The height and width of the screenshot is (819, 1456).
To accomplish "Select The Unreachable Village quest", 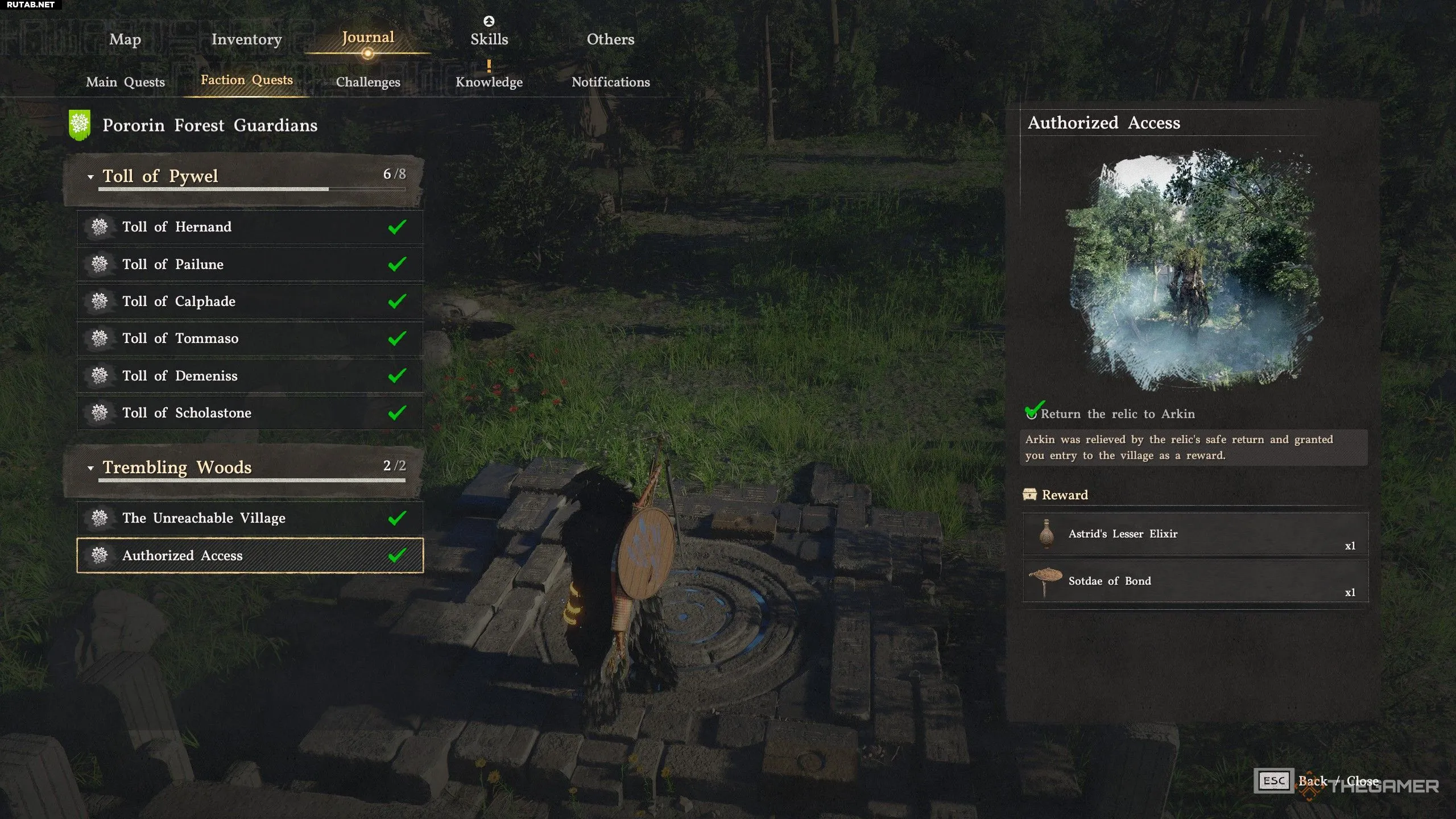I will 249,518.
